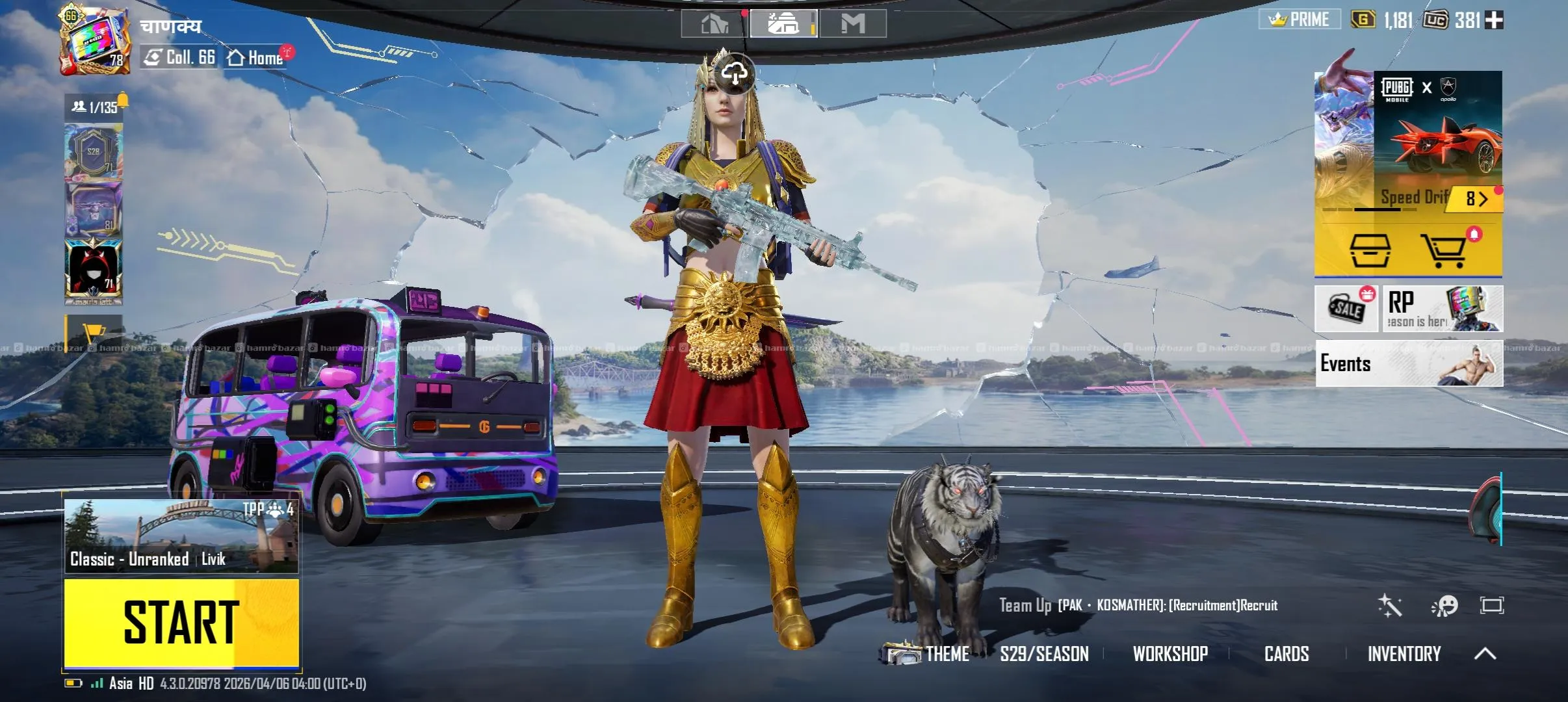Image resolution: width=1568 pixels, height=702 pixels.
Task: Open the Coll. 66 collection level
Action: pos(179,58)
